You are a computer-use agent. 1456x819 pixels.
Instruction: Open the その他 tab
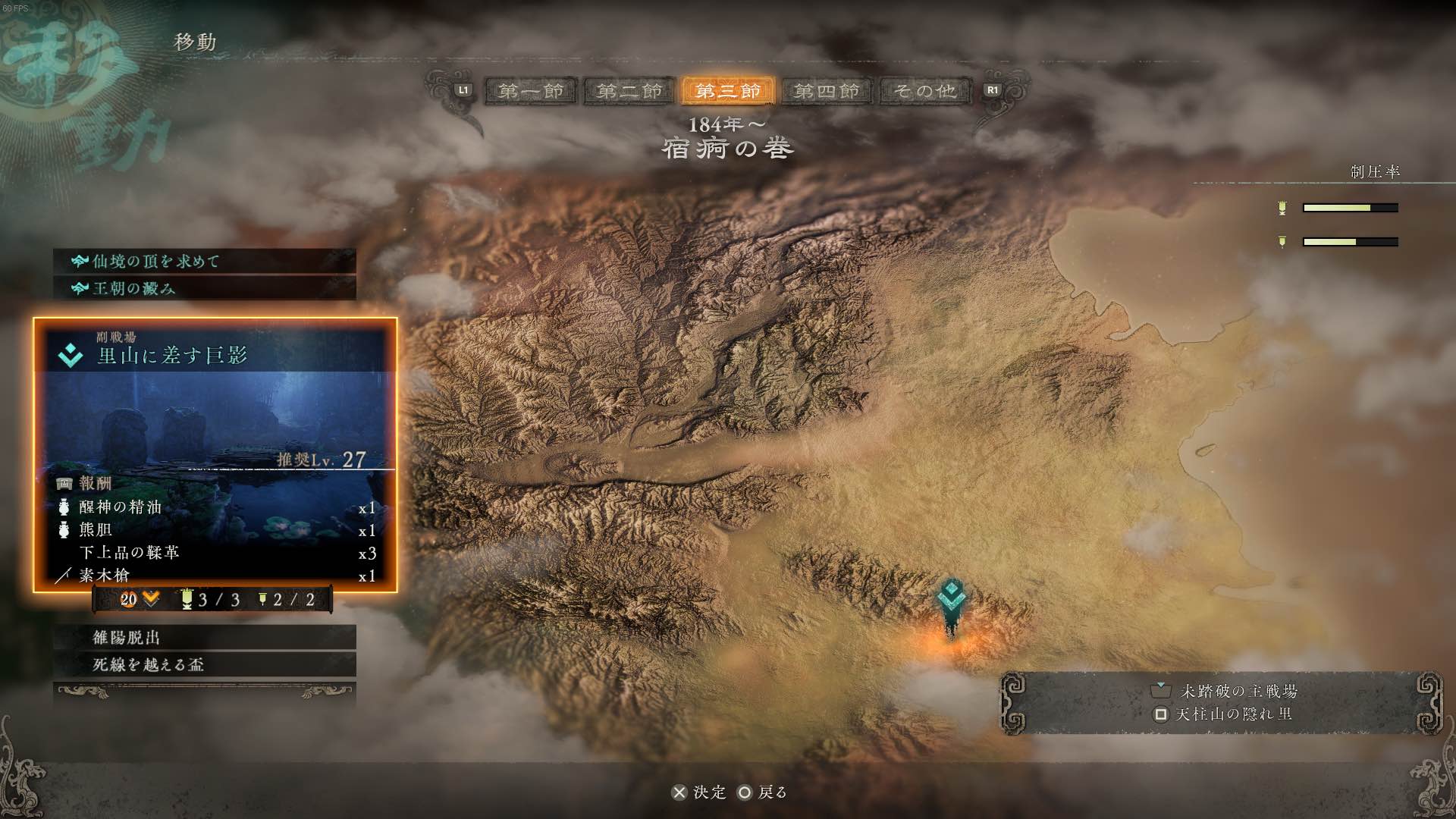point(925,91)
